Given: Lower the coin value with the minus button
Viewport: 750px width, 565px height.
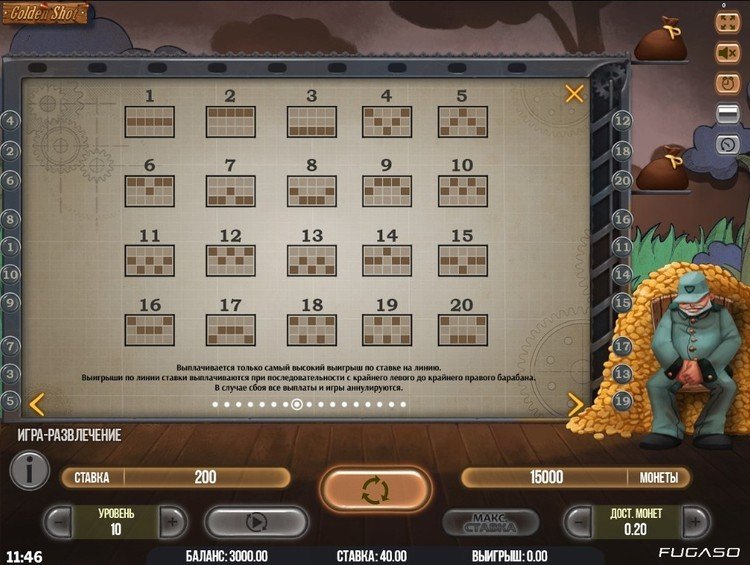Looking at the screenshot, I should [577, 521].
